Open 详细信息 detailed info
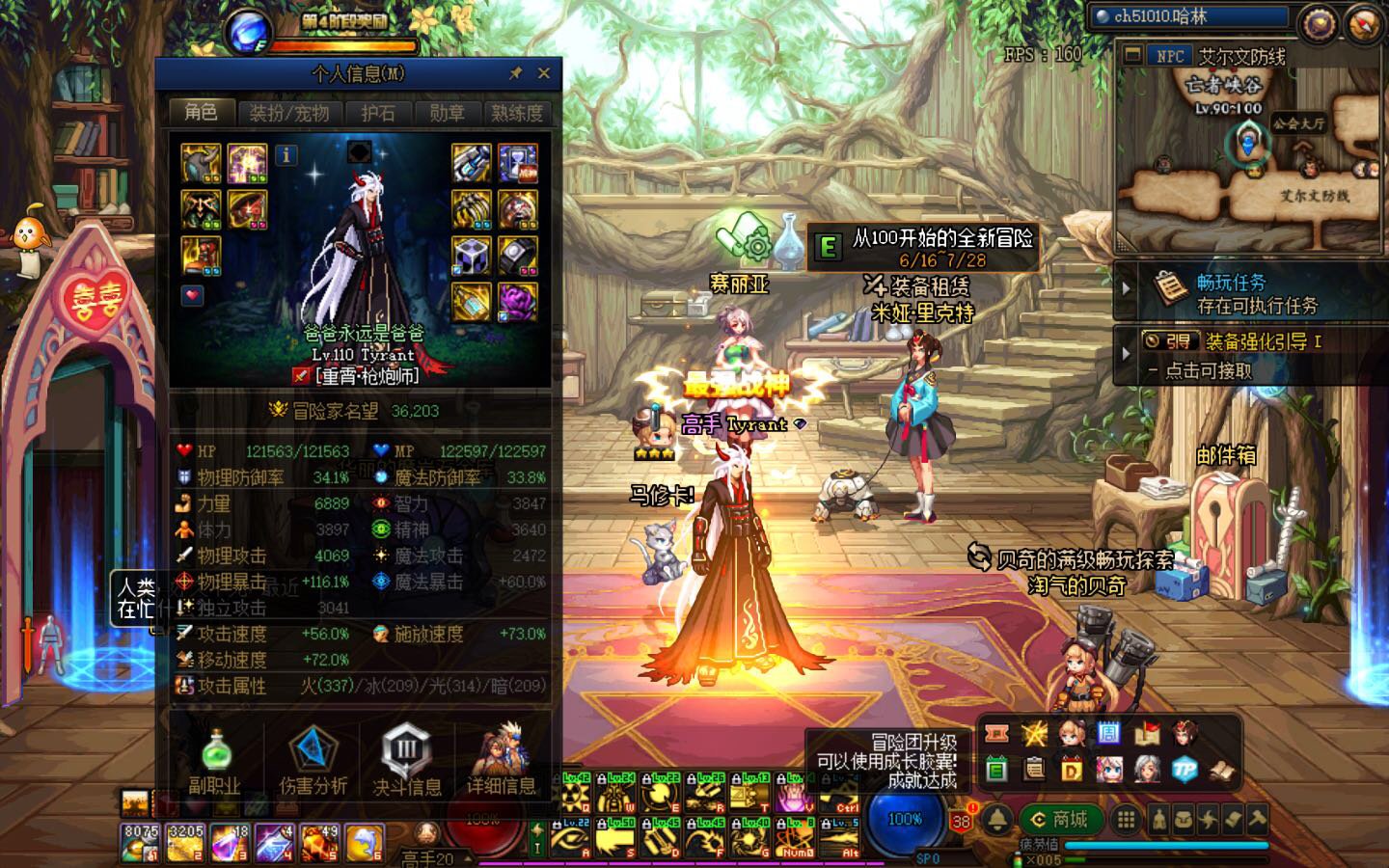 (501, 762)
